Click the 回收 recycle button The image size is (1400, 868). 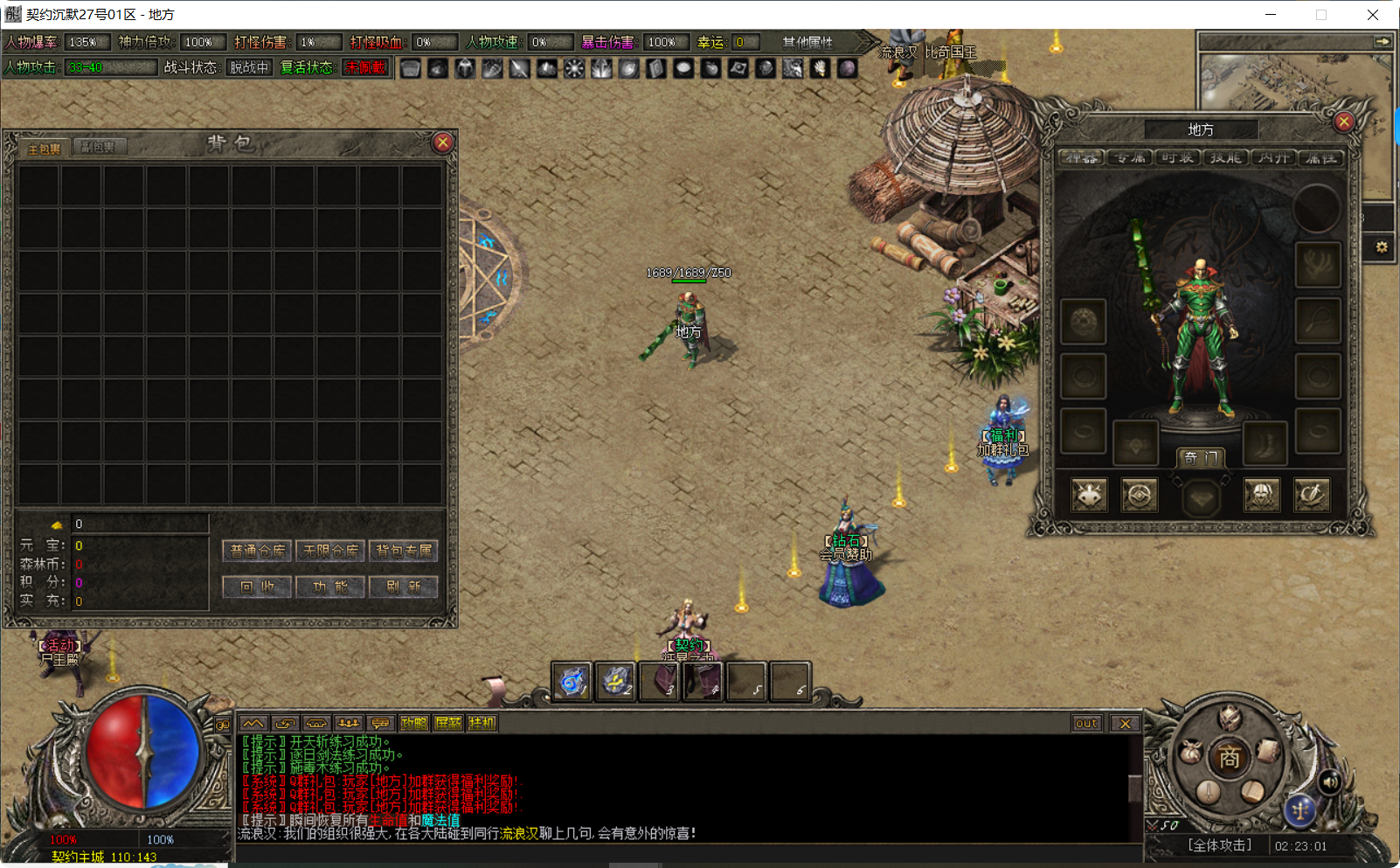coord(258,587)
